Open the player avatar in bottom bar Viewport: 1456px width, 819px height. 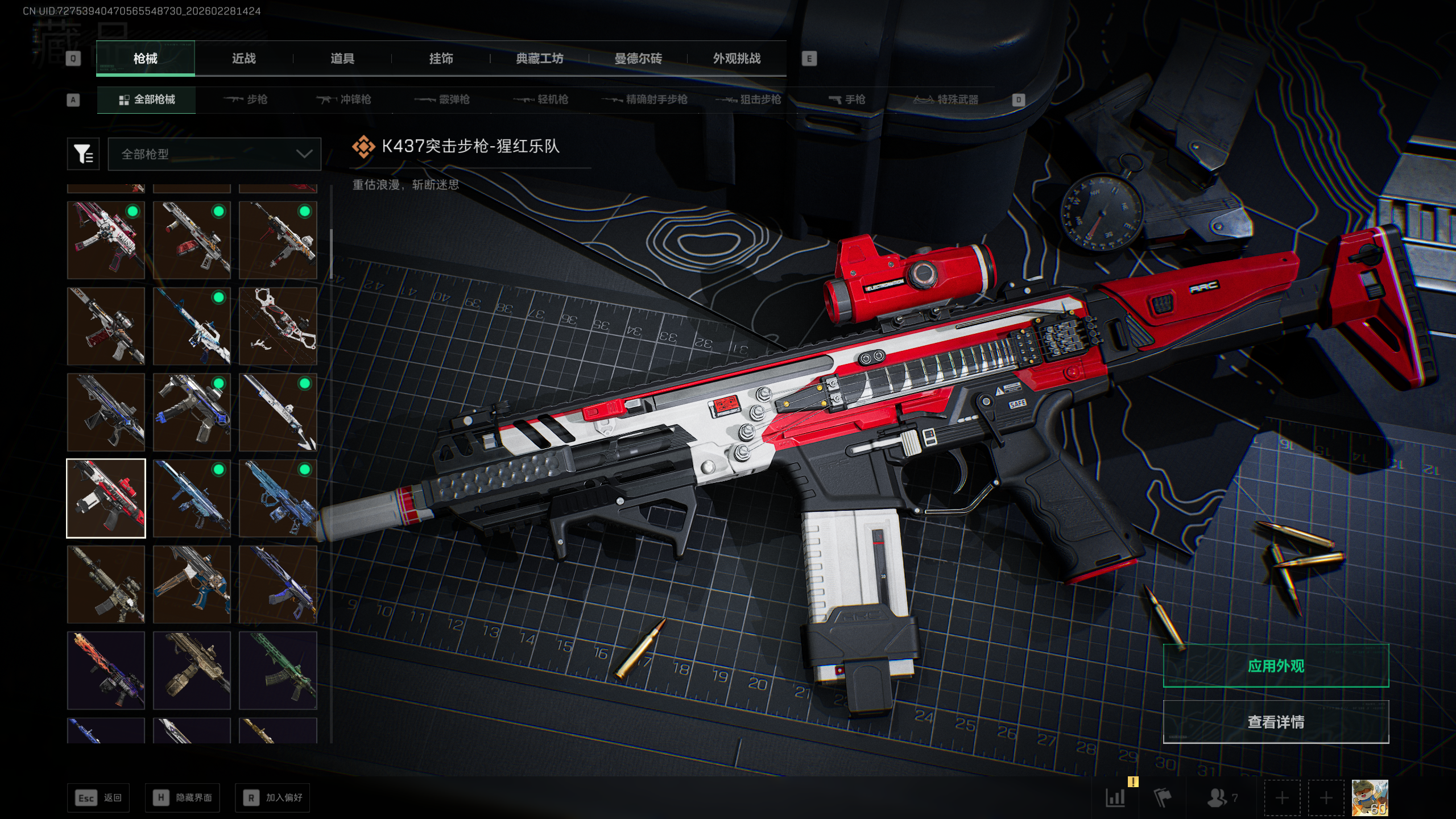[1370, 798]
